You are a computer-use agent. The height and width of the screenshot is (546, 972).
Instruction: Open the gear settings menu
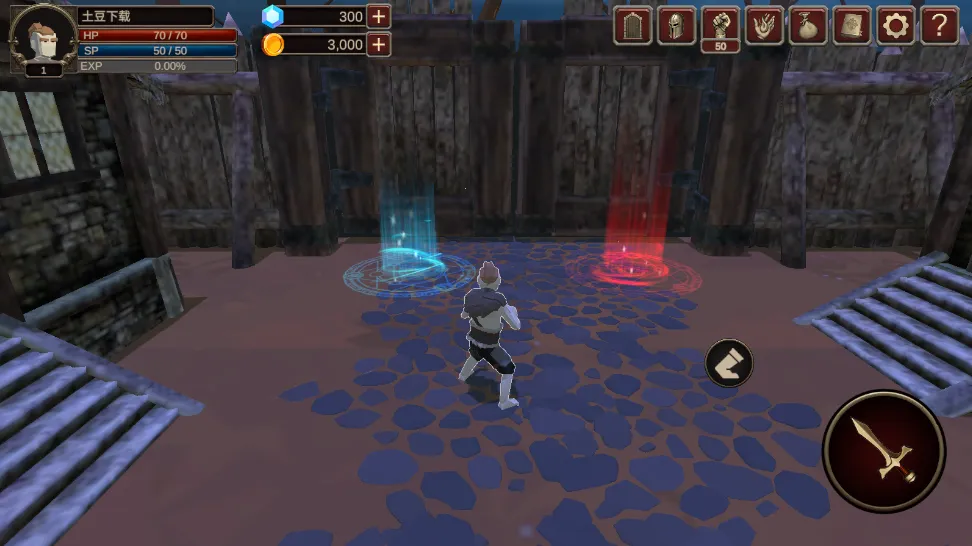(896, 26)
